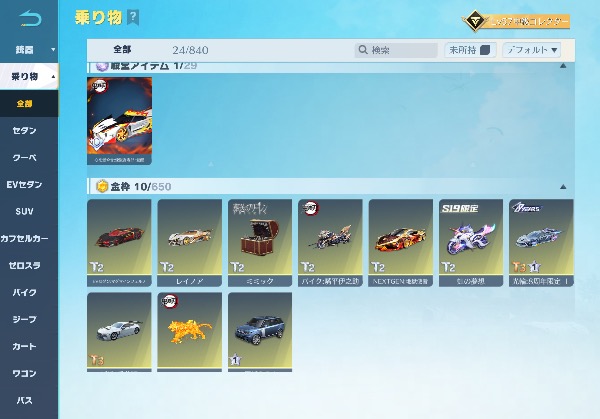Toggle the 未所持 unowned filter
The width and height of the screenshot is (600, 419).
point(470,49)
